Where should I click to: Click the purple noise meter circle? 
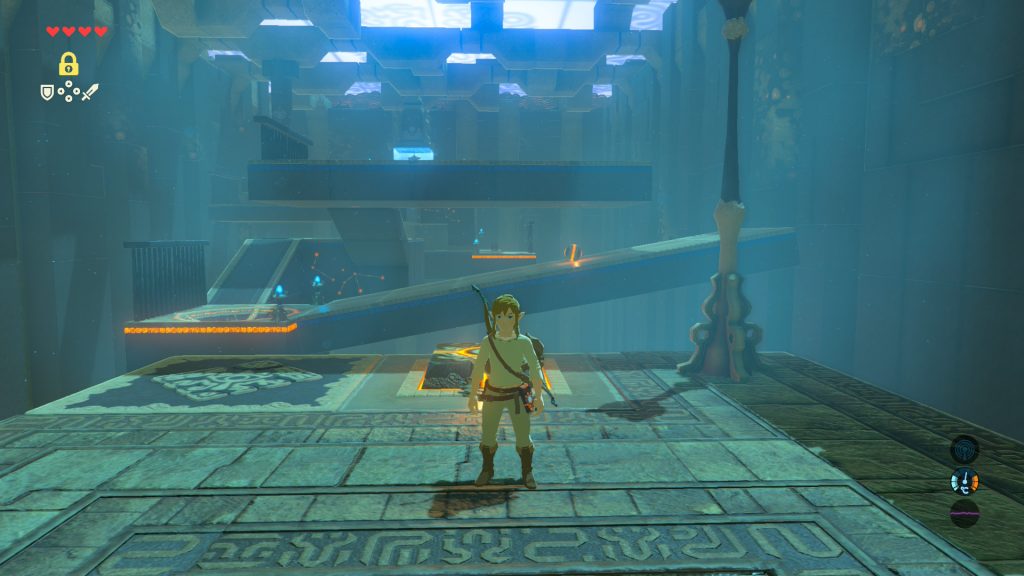[x=964, y=514]
